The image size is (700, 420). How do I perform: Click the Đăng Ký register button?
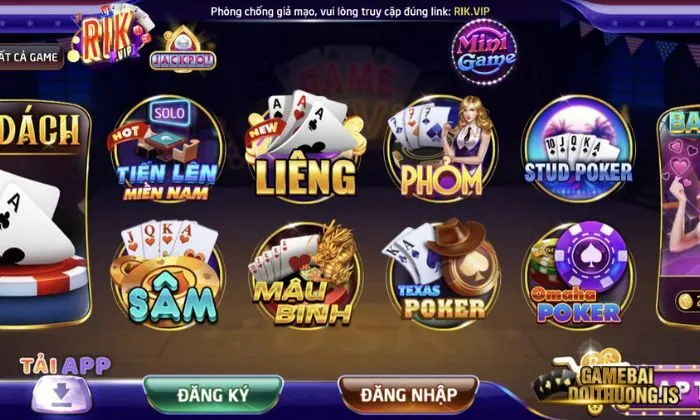point(212,393)
